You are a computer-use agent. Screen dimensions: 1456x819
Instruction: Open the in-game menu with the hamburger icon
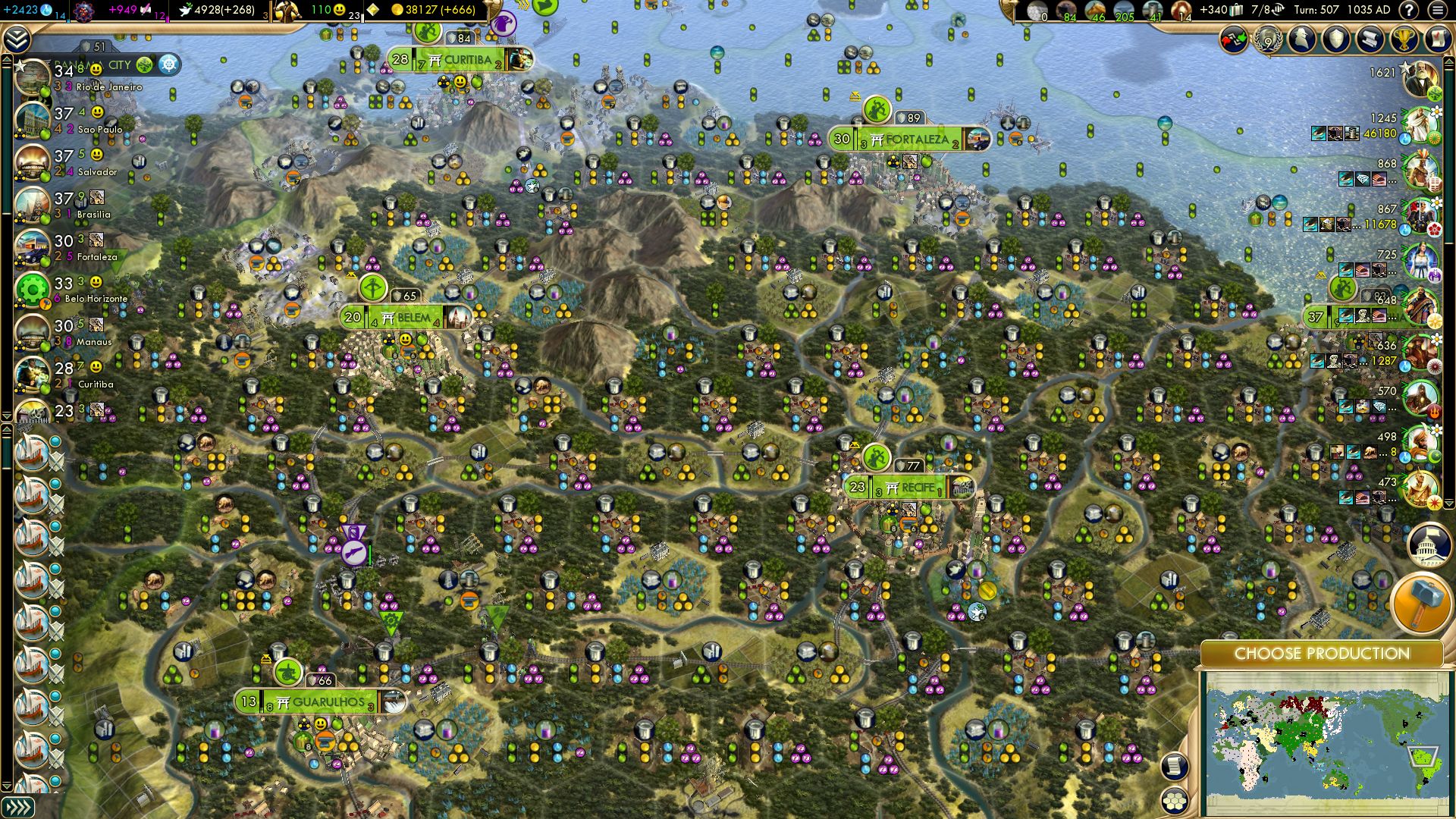(x=1439, y=11)
